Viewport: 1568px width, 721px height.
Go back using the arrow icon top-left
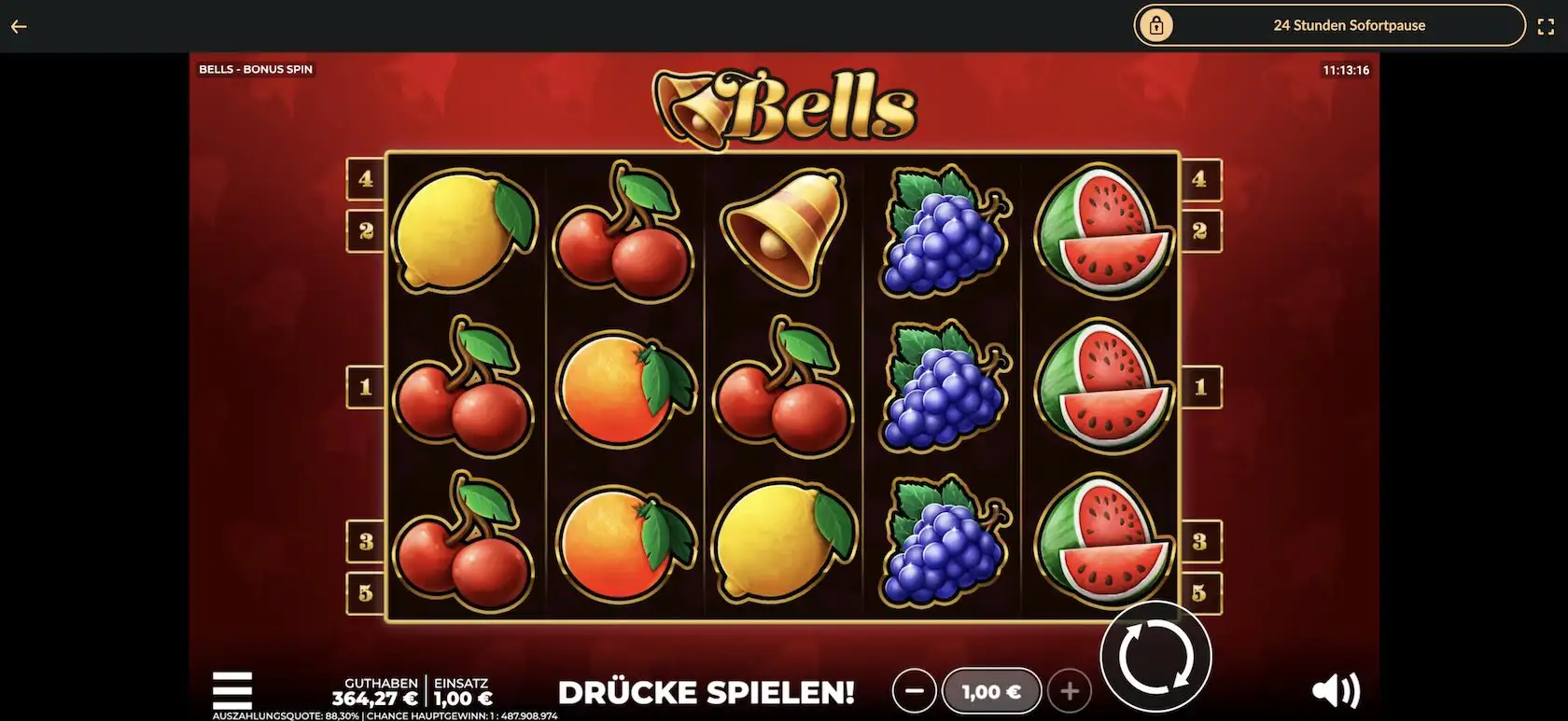coord(19,25)
